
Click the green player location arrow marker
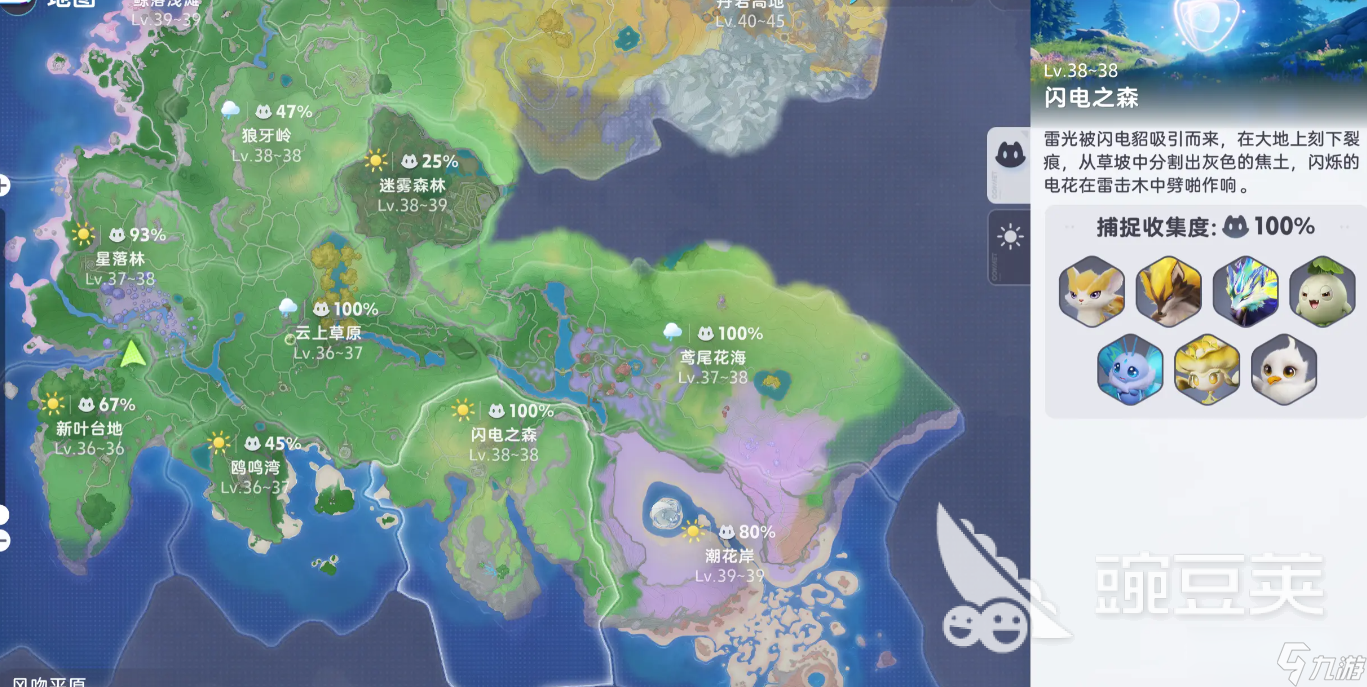pos(131,353)
